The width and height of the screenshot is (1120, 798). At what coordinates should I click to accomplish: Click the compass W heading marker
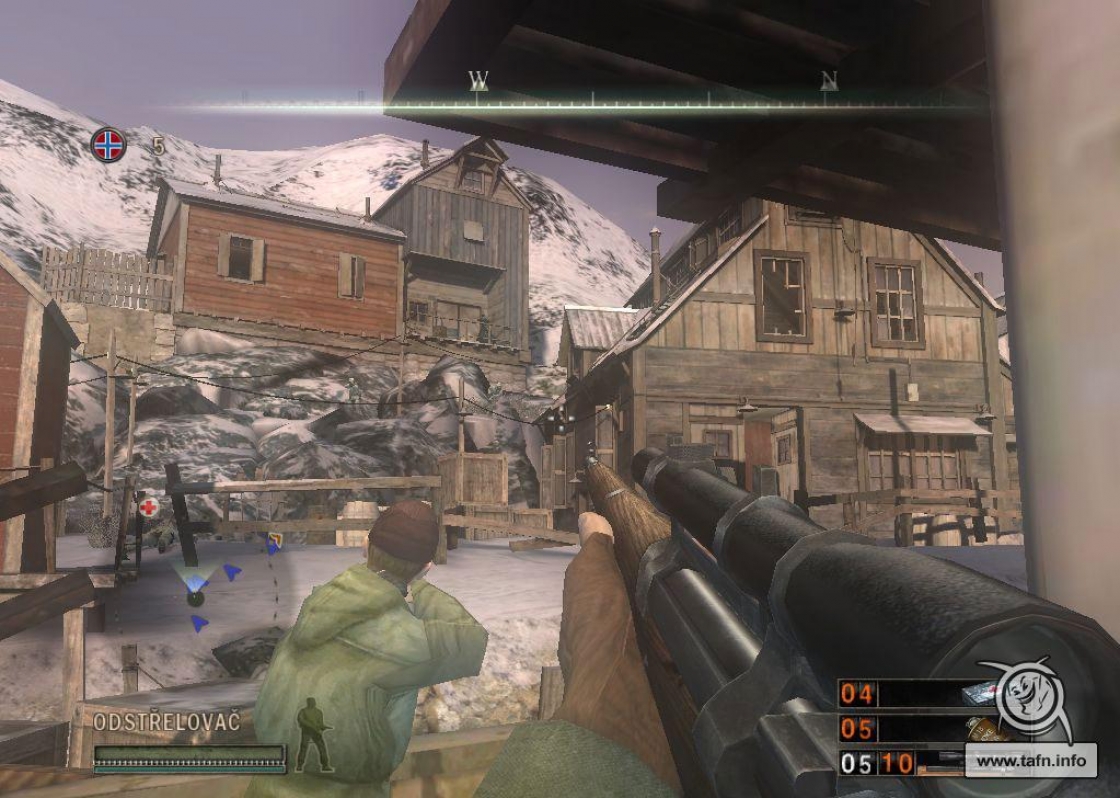click(x=478, y=80)
